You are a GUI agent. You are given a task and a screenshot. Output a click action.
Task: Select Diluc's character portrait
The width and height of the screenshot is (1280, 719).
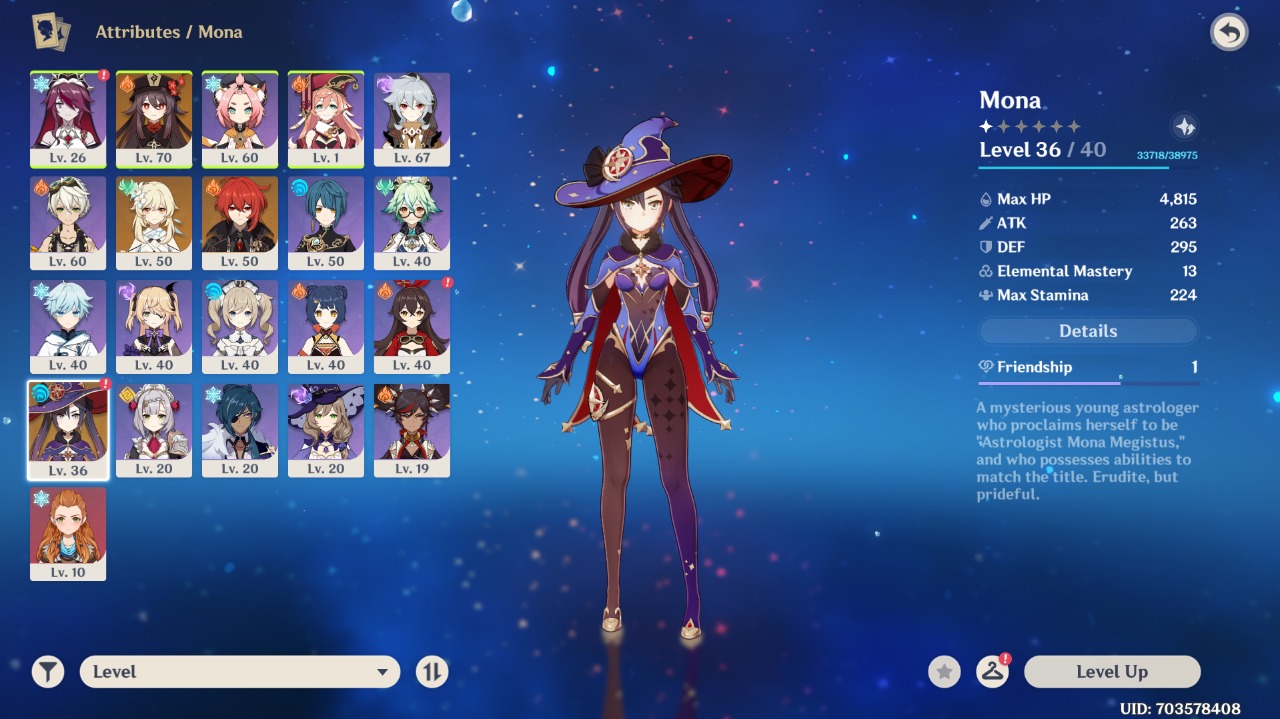[x=240, y=222]
